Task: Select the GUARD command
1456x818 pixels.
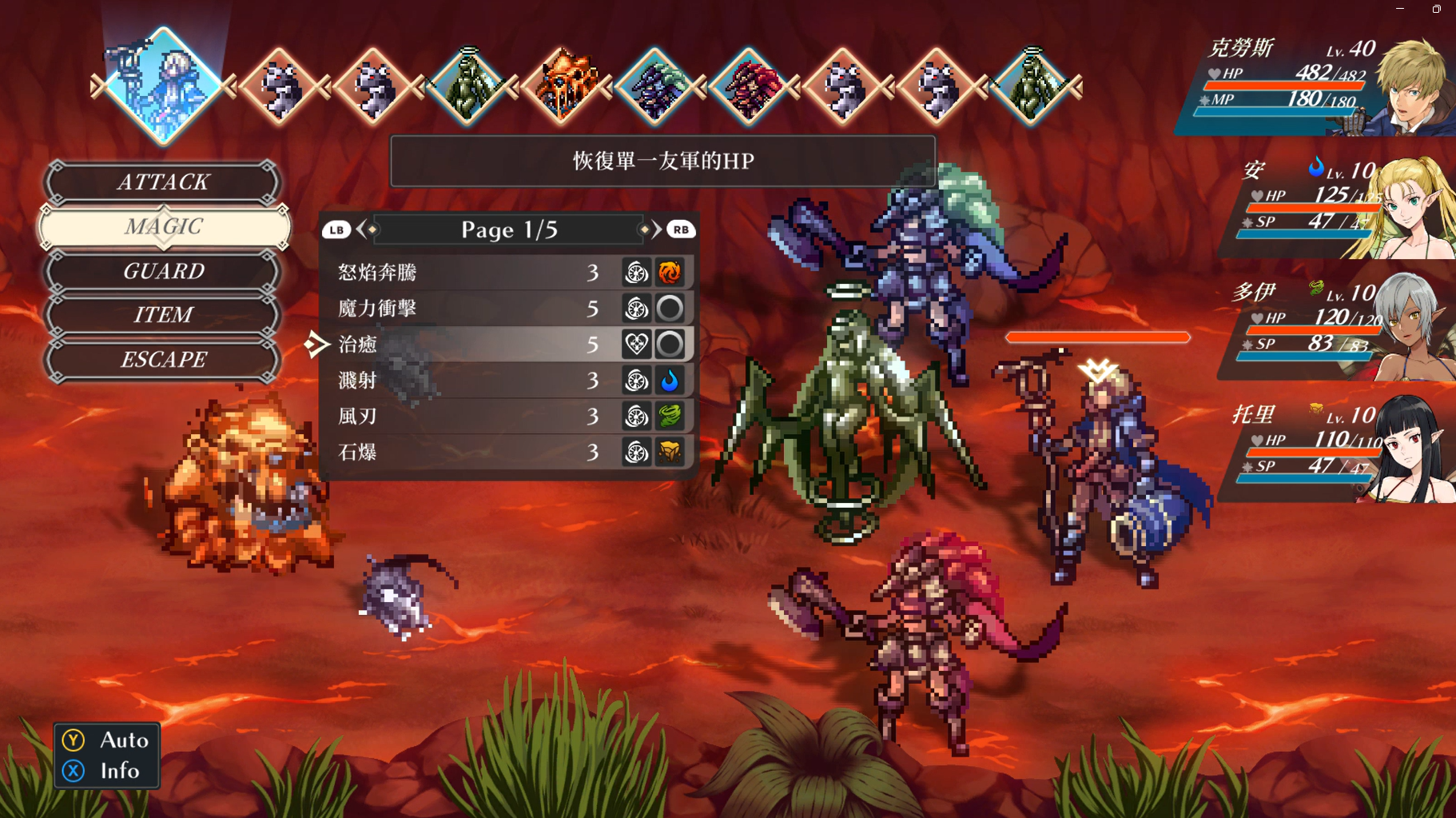Action: click(163, 271)
